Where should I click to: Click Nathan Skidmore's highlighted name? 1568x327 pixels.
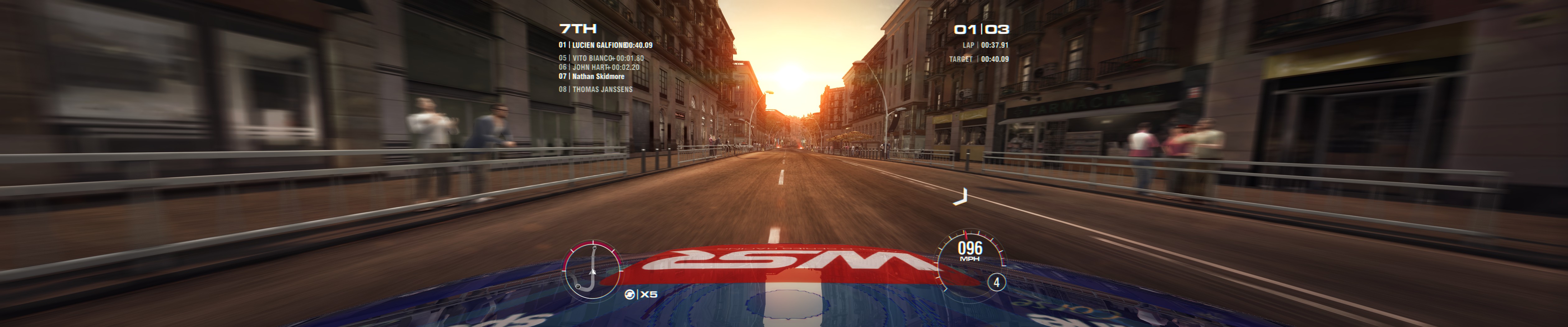pos(600,77)
